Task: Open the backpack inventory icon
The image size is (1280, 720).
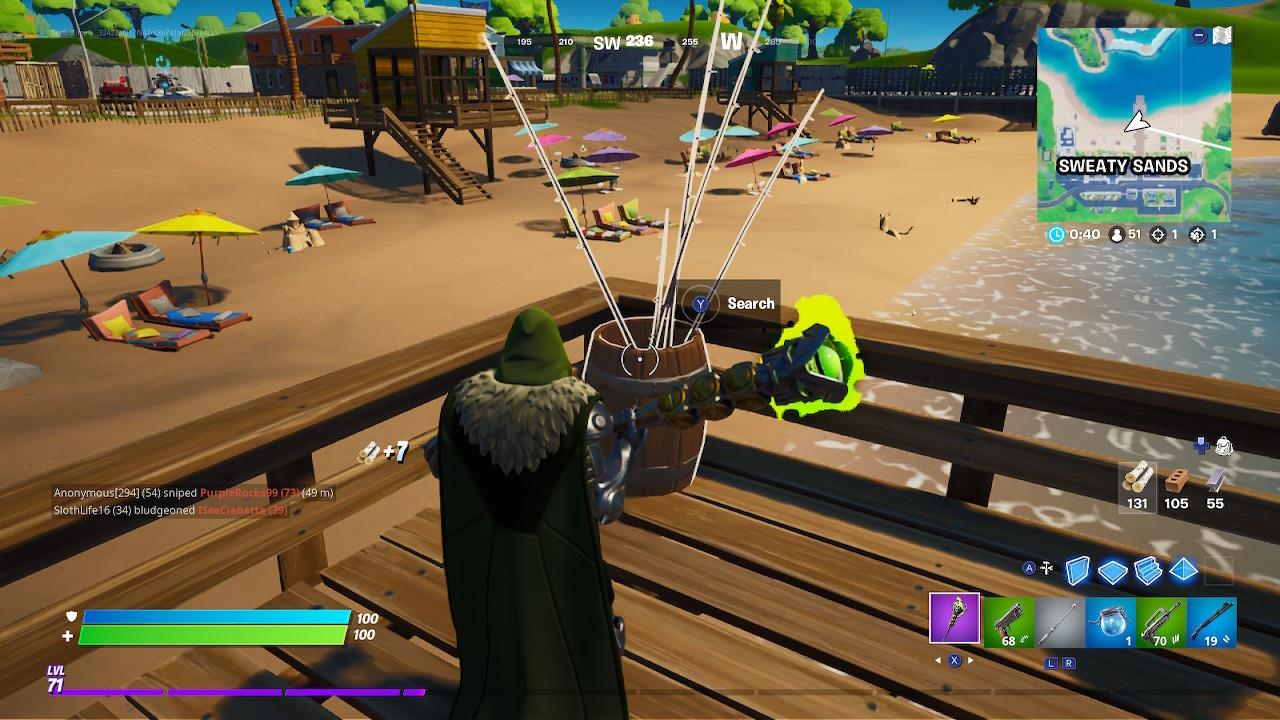Action: [x=1222, y=444]
